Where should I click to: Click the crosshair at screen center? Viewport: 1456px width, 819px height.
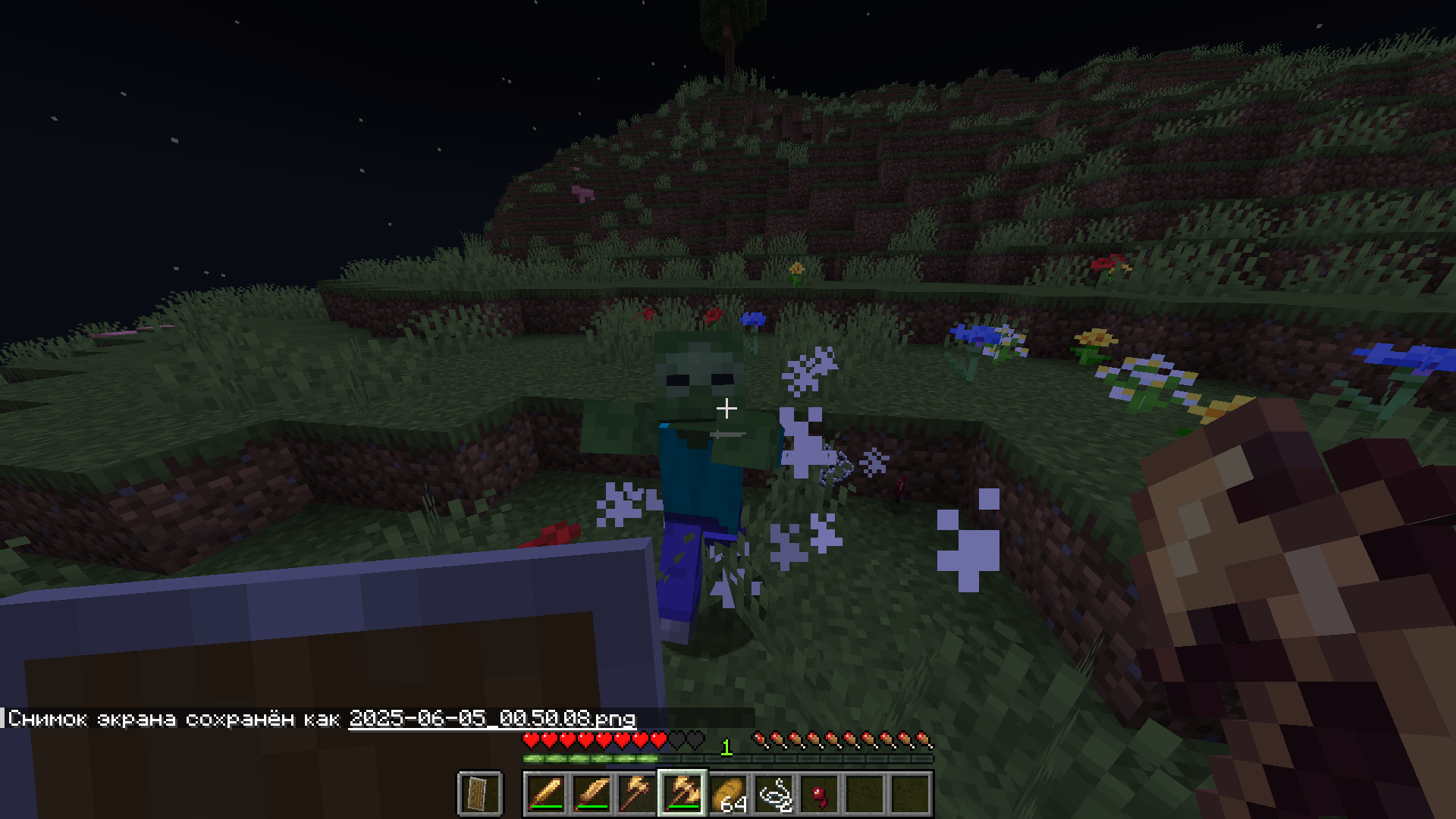pyautogui.click(x=729, y=407)
